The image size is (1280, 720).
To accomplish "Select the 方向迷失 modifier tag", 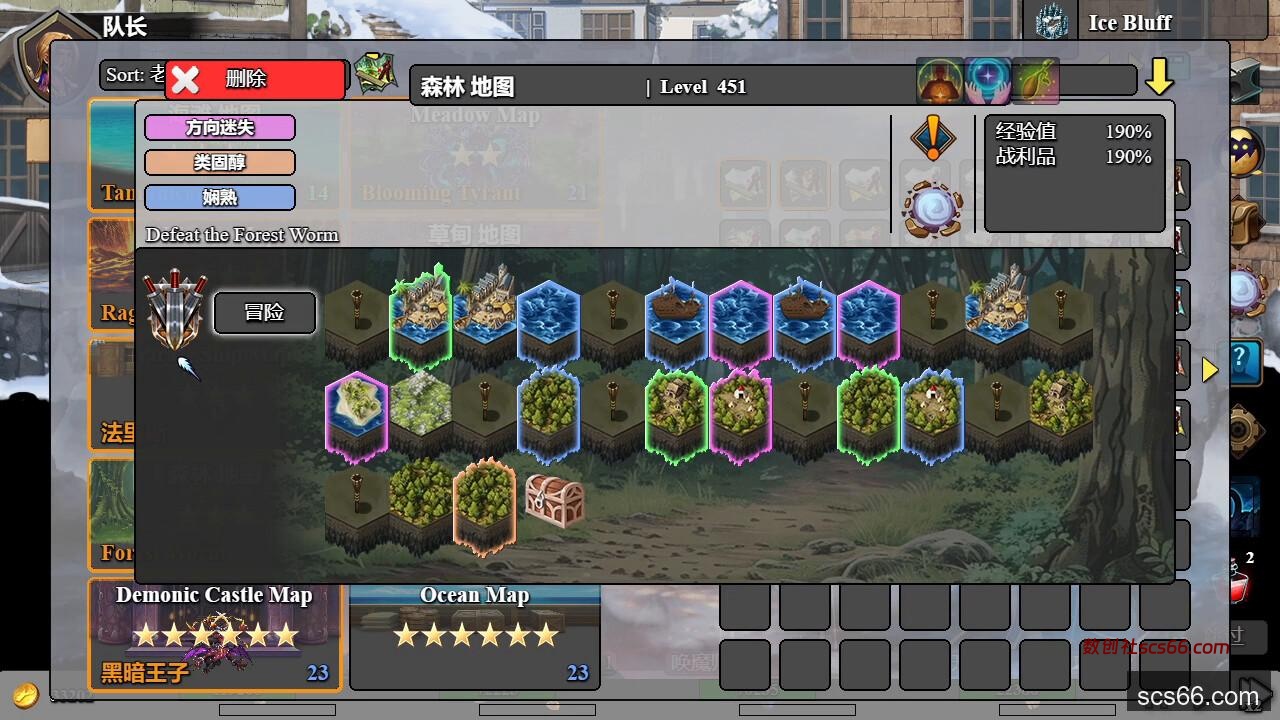I will [x=220, y=128].
